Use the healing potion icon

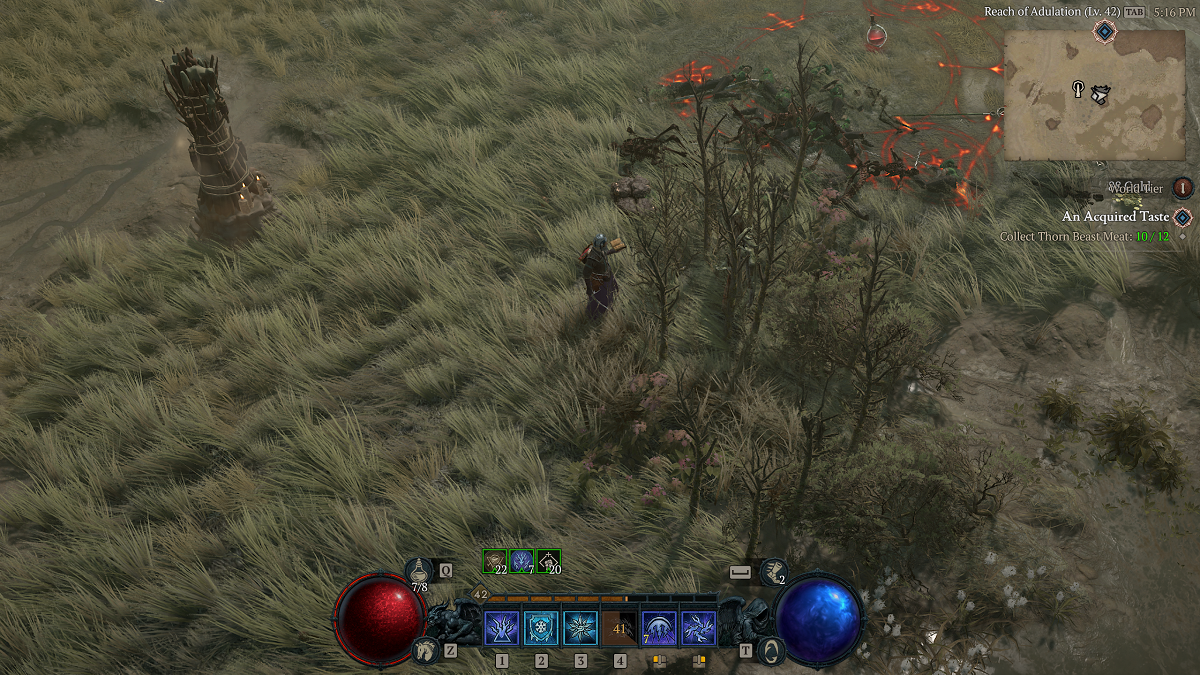click(x=419, y=571)
